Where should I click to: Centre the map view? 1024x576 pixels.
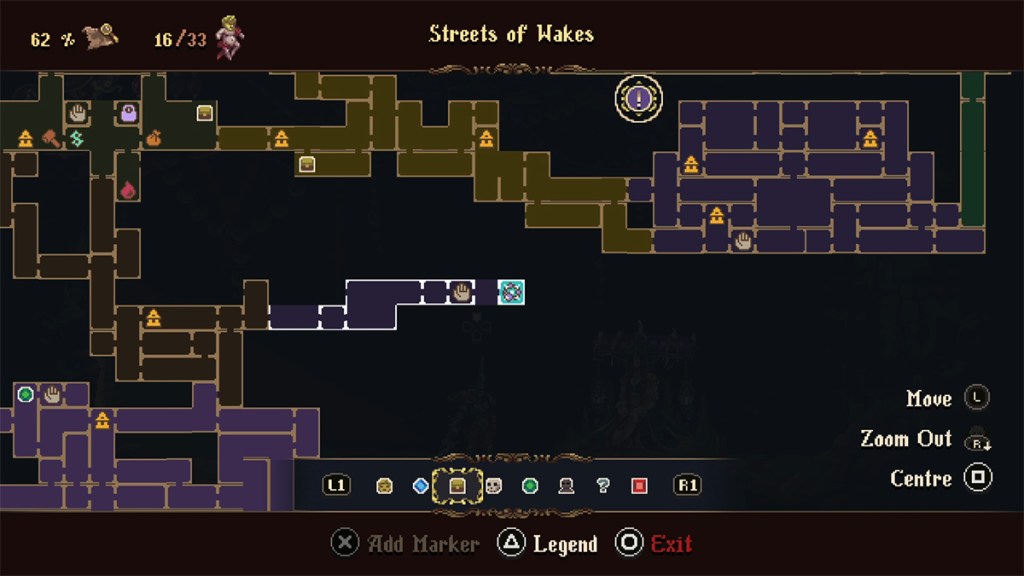point(977,478)
